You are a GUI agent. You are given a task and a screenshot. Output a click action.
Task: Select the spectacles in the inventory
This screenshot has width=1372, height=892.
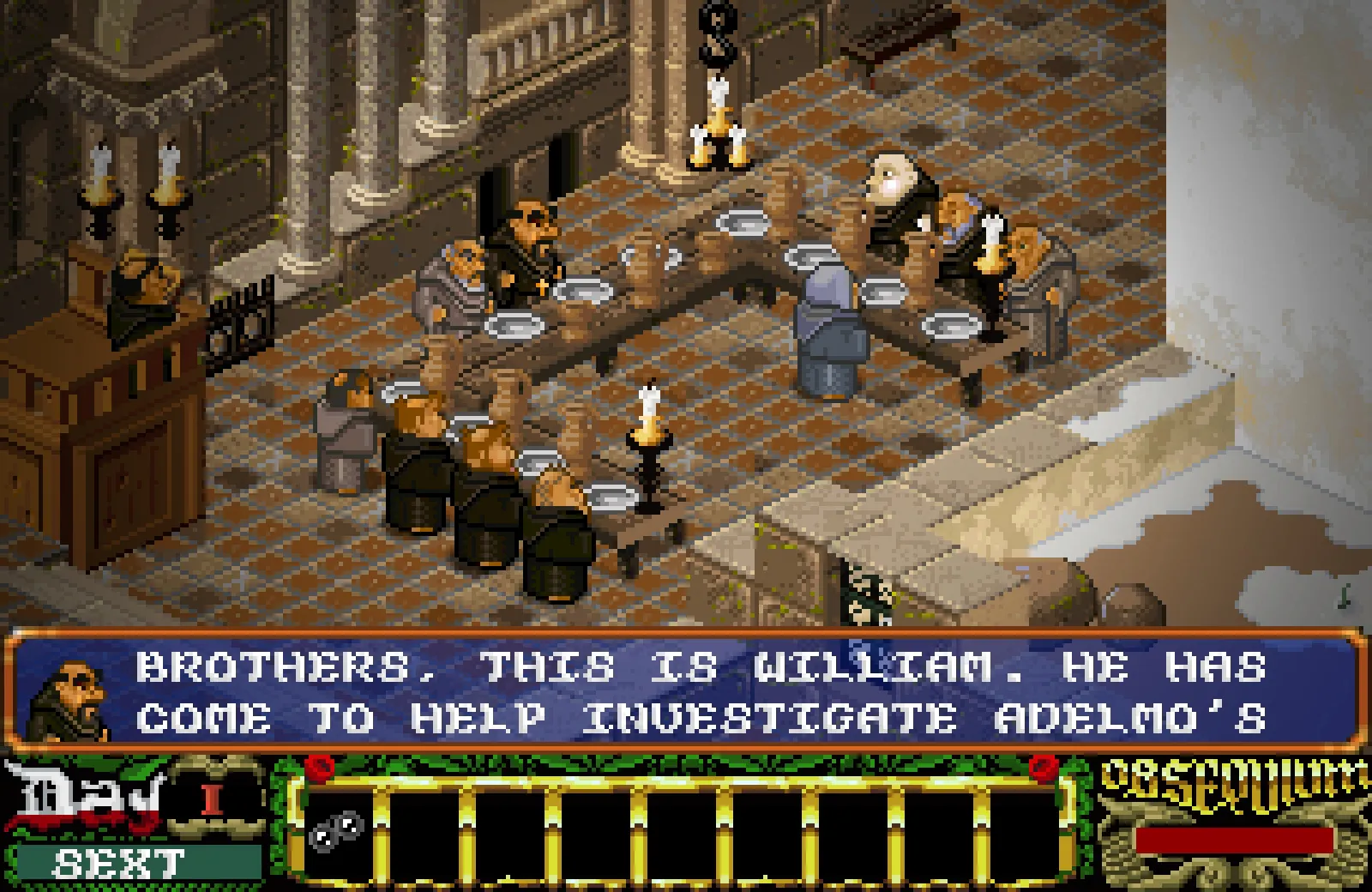pyautogui.click(x=336, y=830)
